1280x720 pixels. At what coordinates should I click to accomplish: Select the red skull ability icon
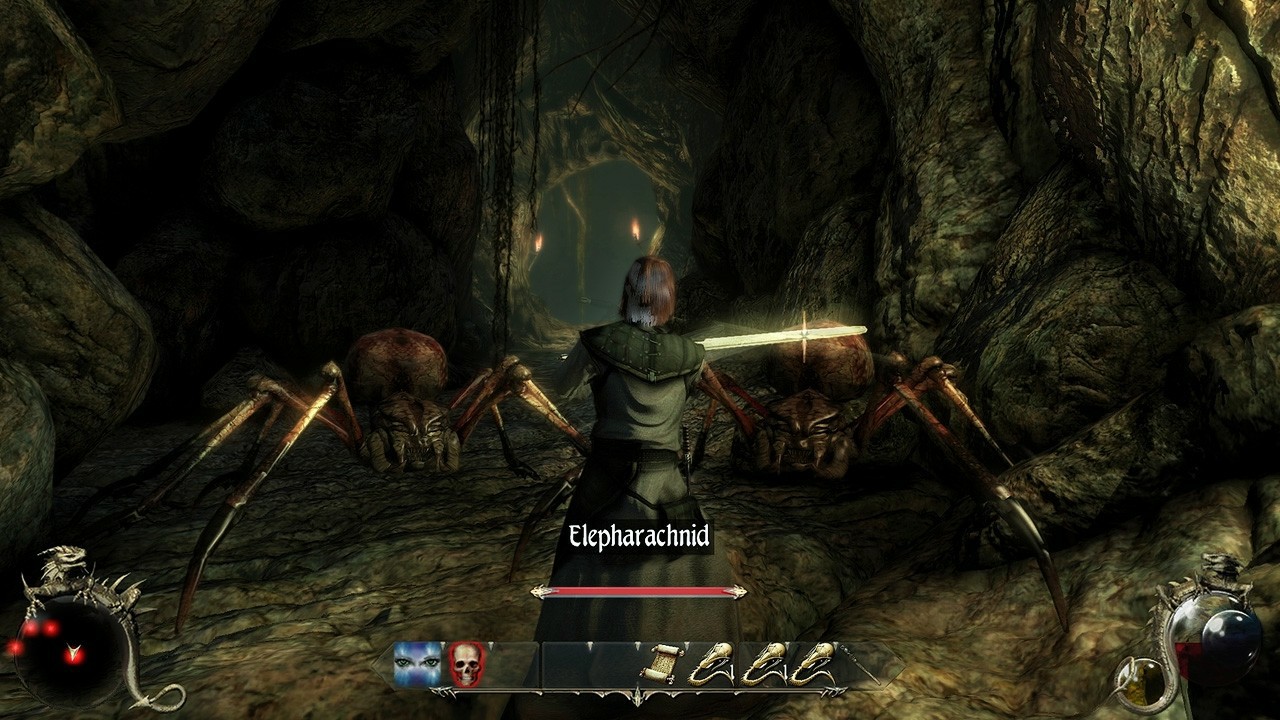click(x=465, y=663)
